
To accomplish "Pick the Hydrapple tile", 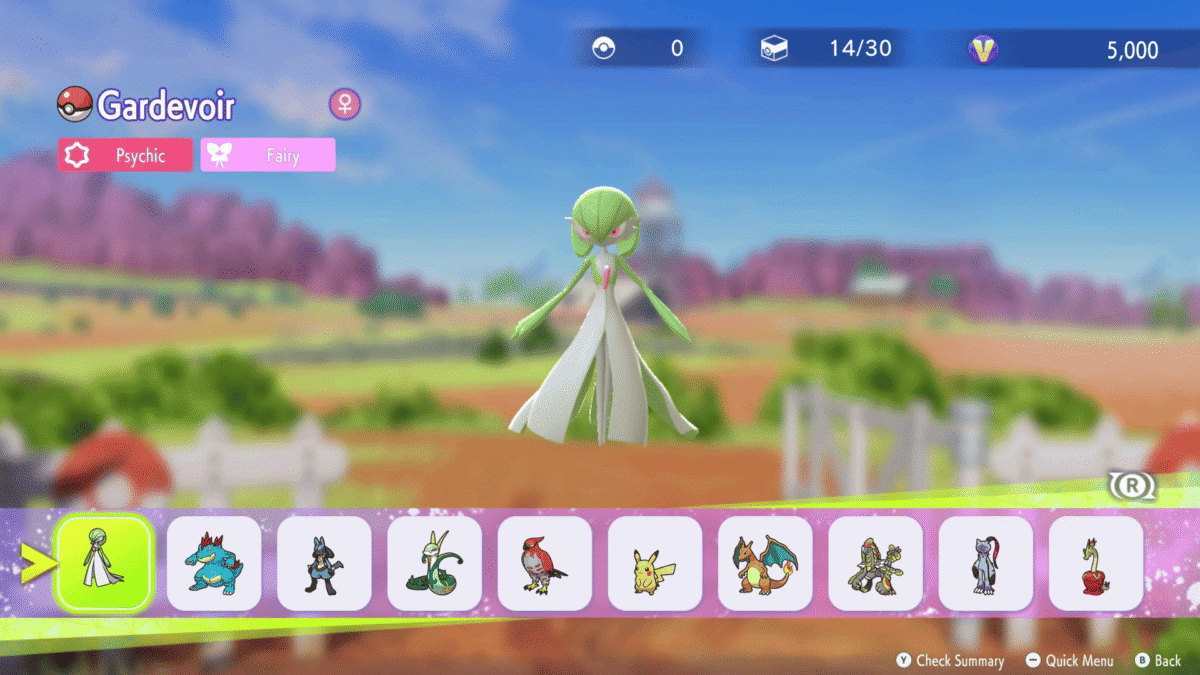I will tap(1096, 563).
